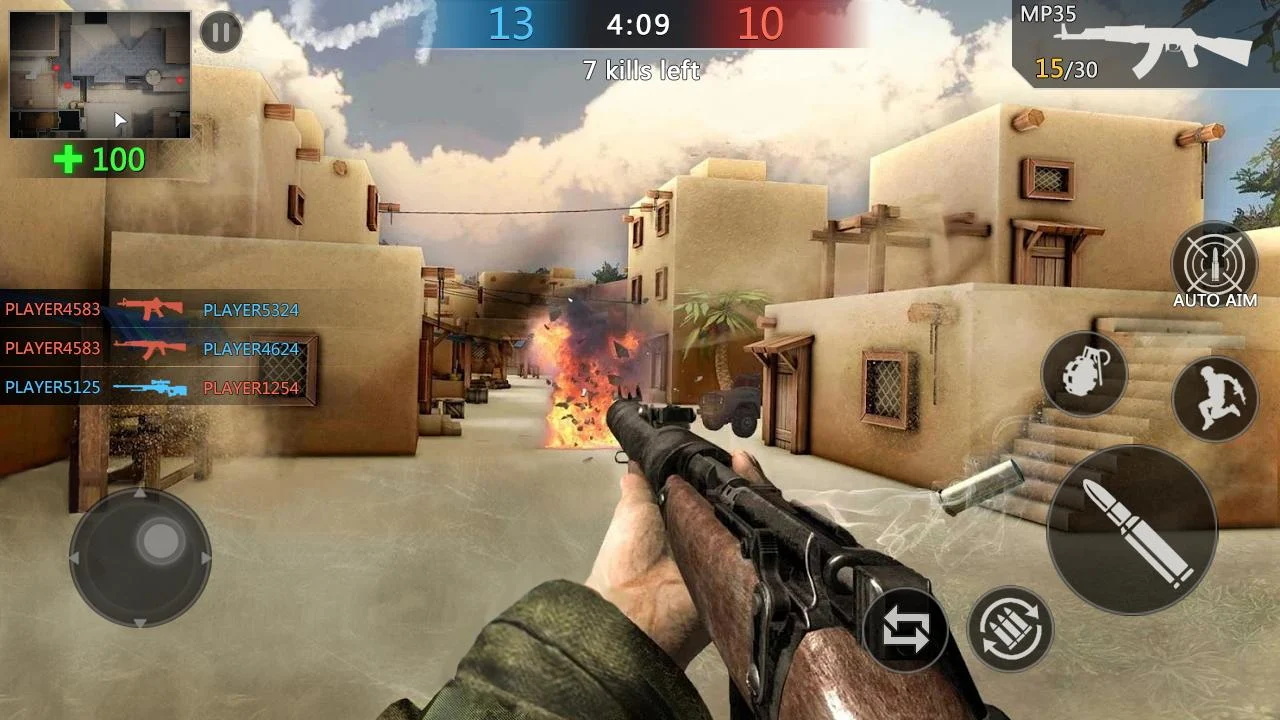Tap the virtual movement joystick

tap(140, 557)
